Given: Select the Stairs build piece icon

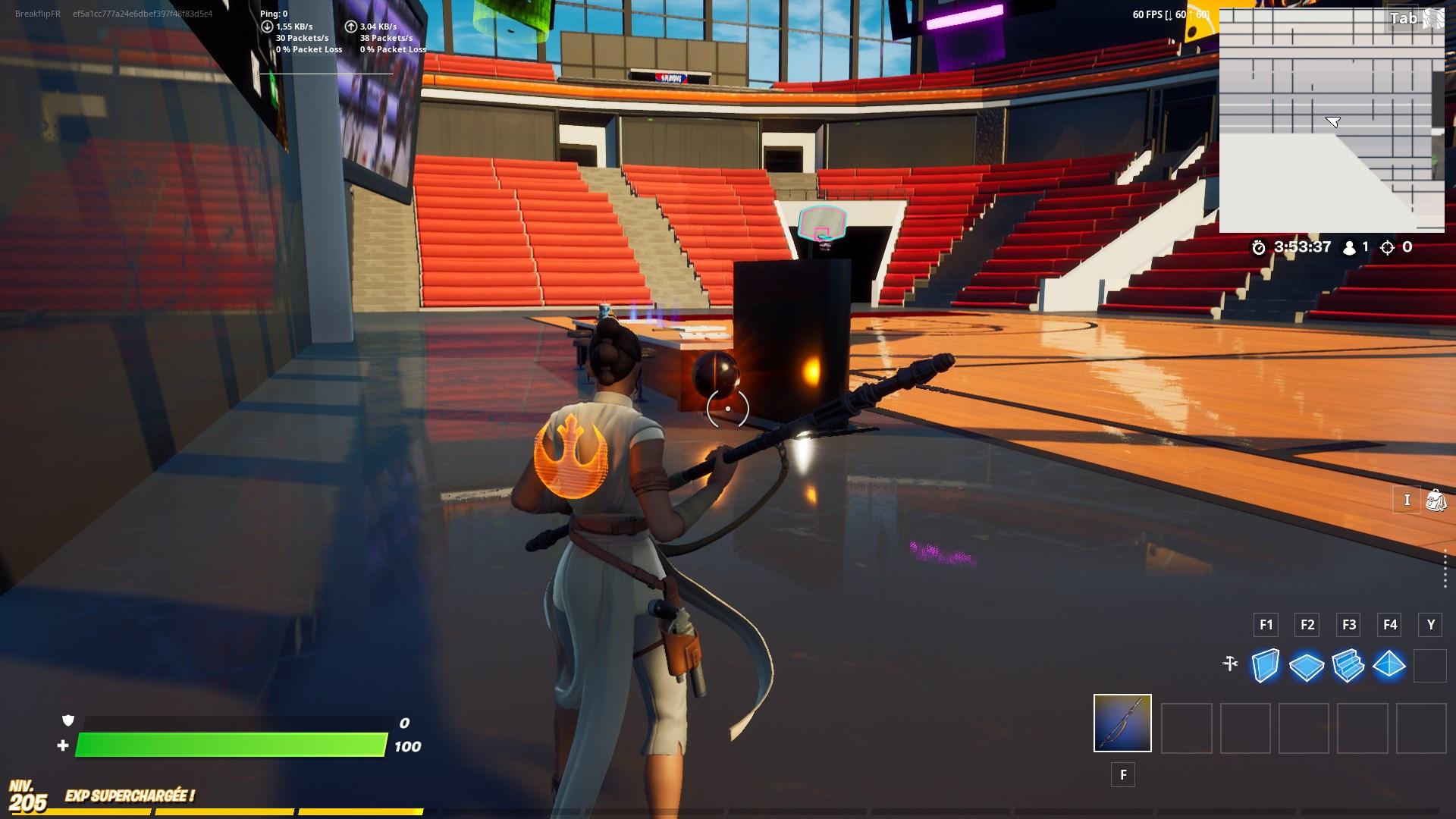Looking at the screenshot, I should pos(1348,667).
